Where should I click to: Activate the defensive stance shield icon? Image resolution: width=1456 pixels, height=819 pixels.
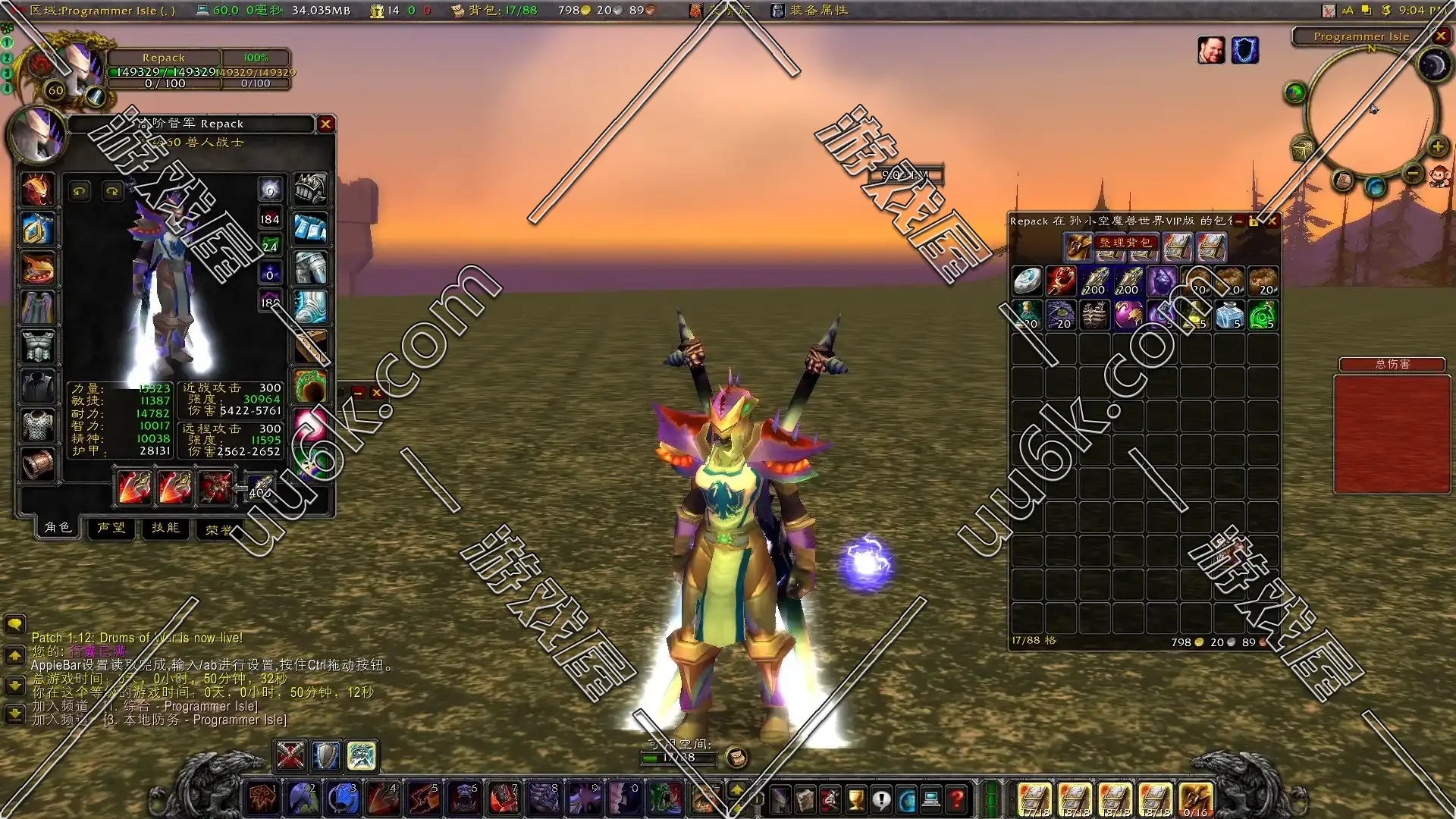pyautogui.click(x=325, y=755)
